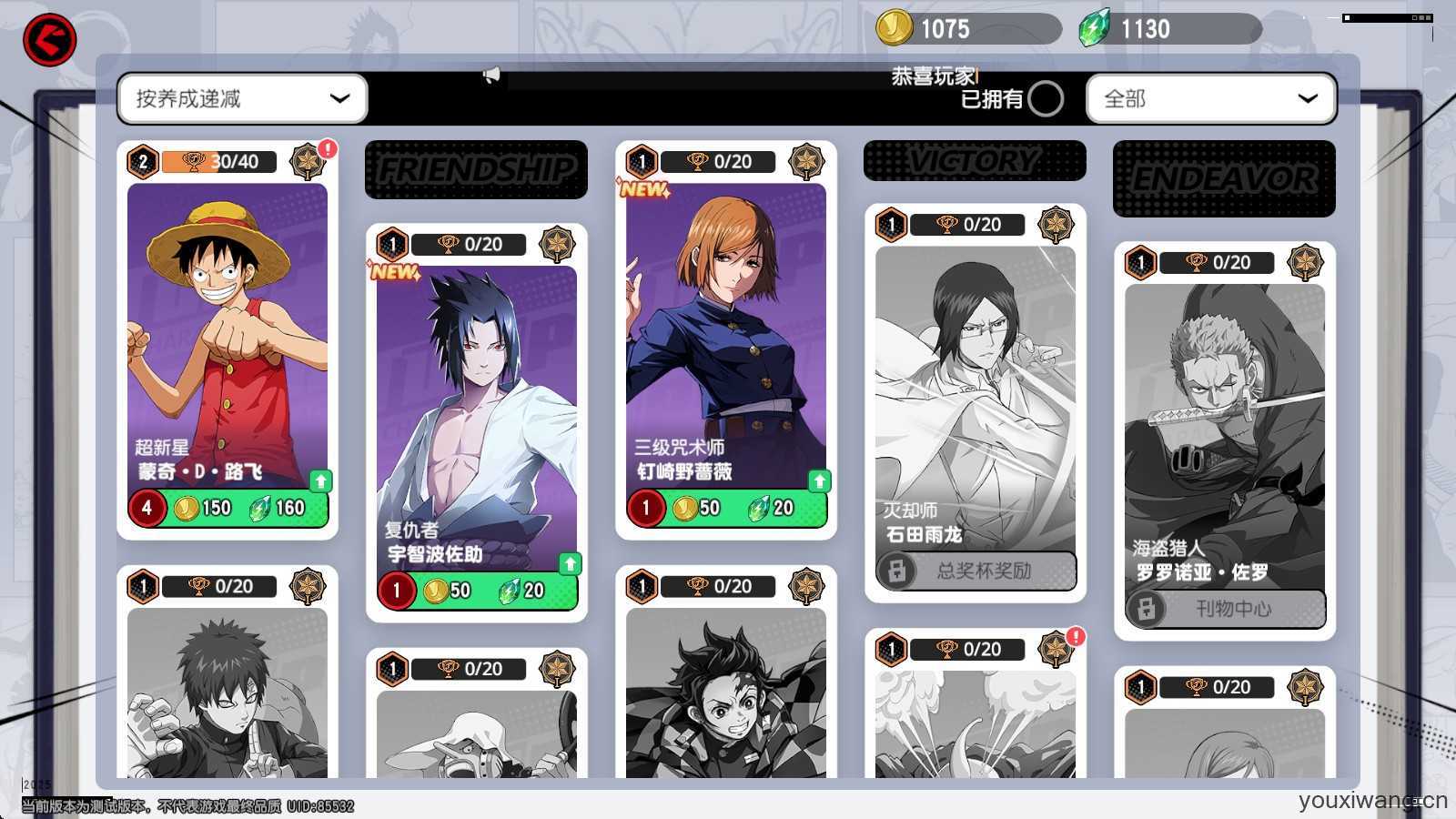This screenshot has height=819, width=1456.
Task: Click the gold coin currency icon
Action: point(894,28)
